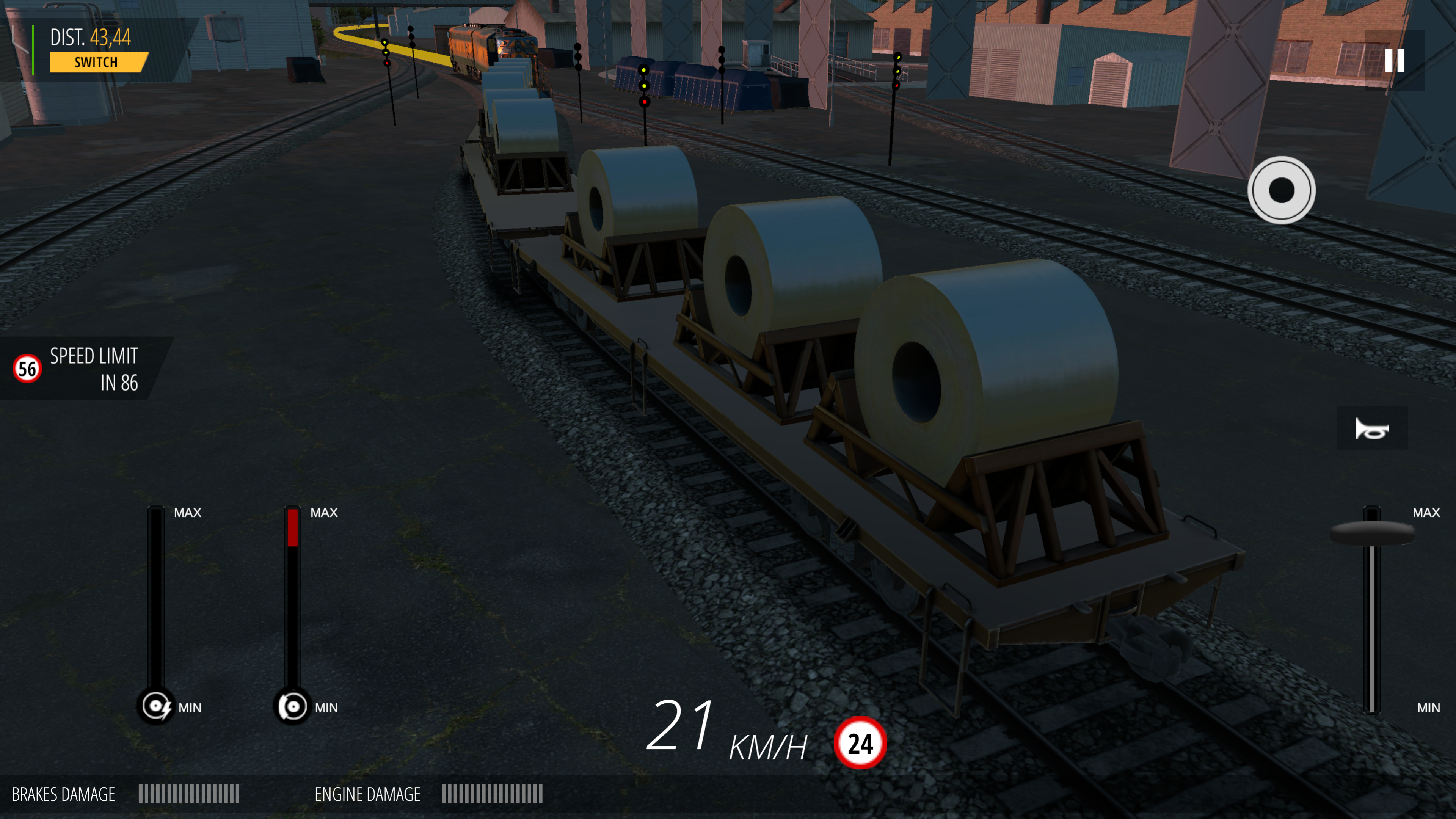
Task: Pause the game
Action: (1394, 61)
